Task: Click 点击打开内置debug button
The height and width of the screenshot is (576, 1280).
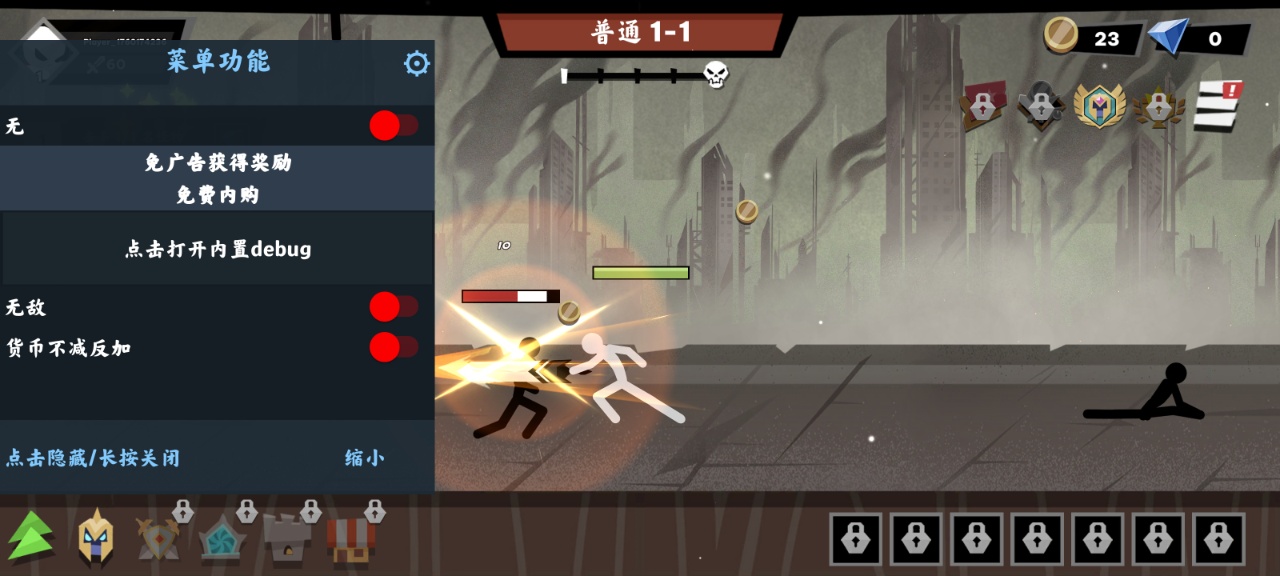Action: click(x=218, y=249)
